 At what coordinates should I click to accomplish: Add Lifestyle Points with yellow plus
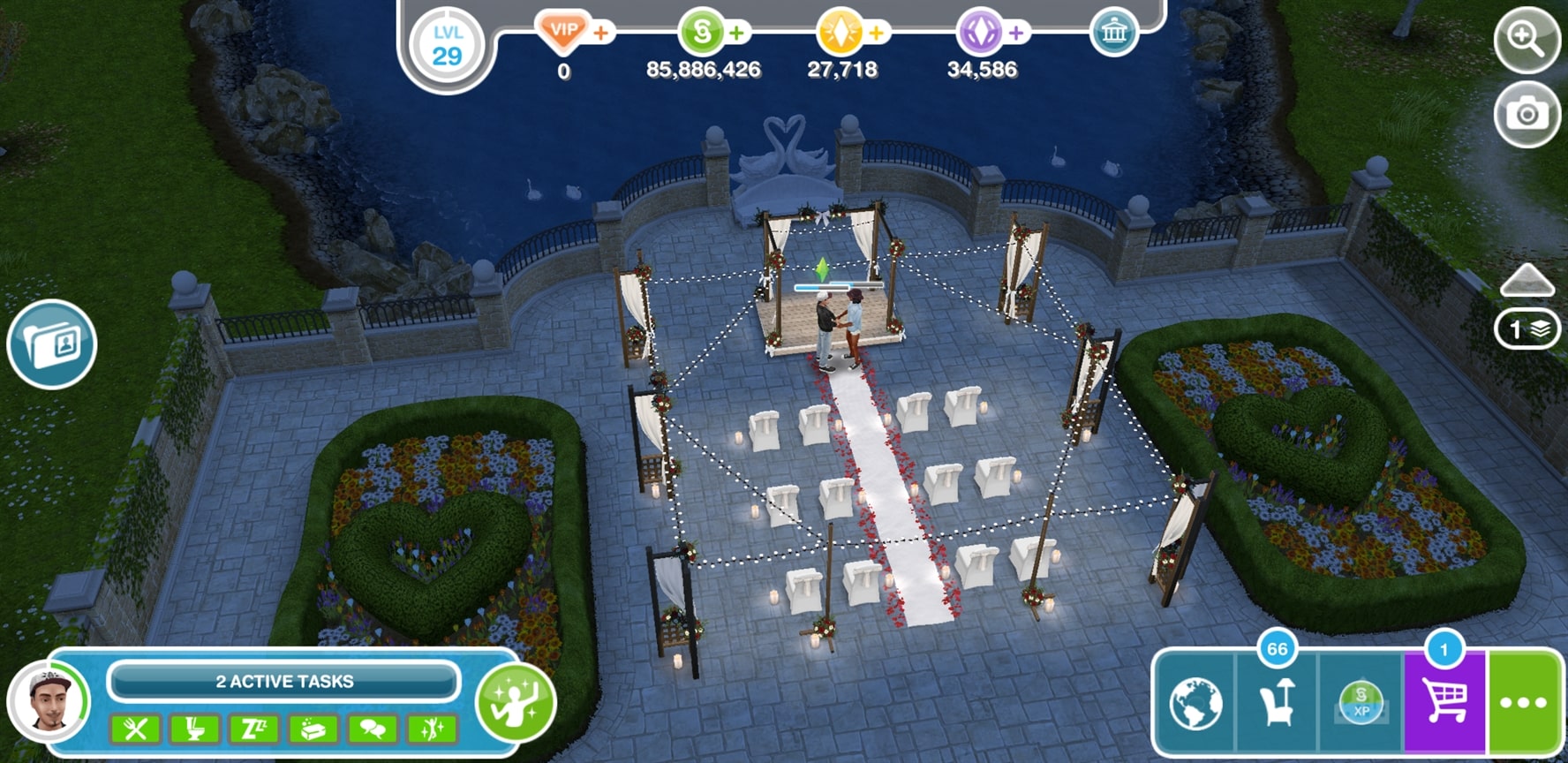click(877, 34)
